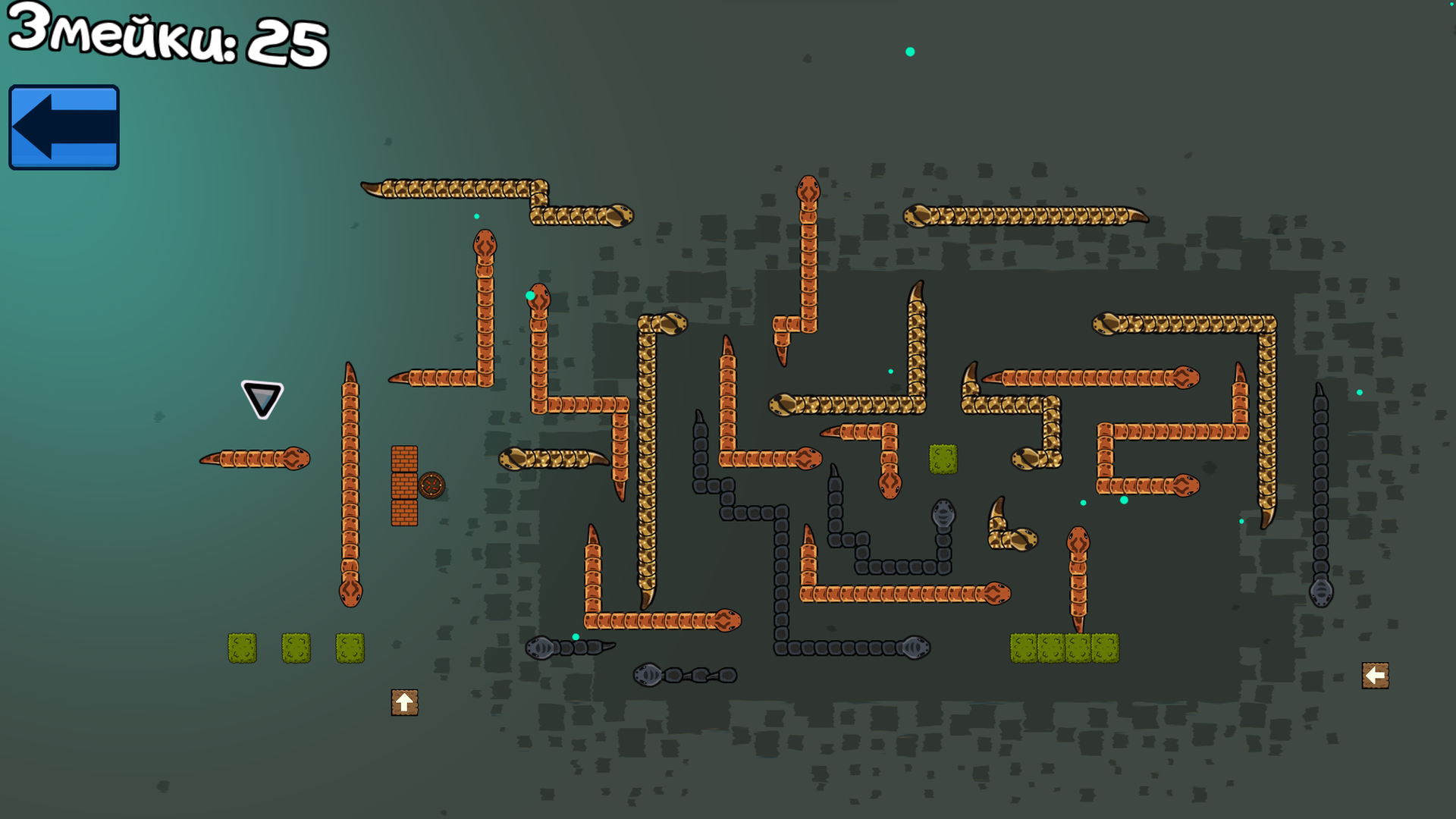Click the white triangle marker on the left side
This screenshot has height=819, width=1456.
coord(261,397)
